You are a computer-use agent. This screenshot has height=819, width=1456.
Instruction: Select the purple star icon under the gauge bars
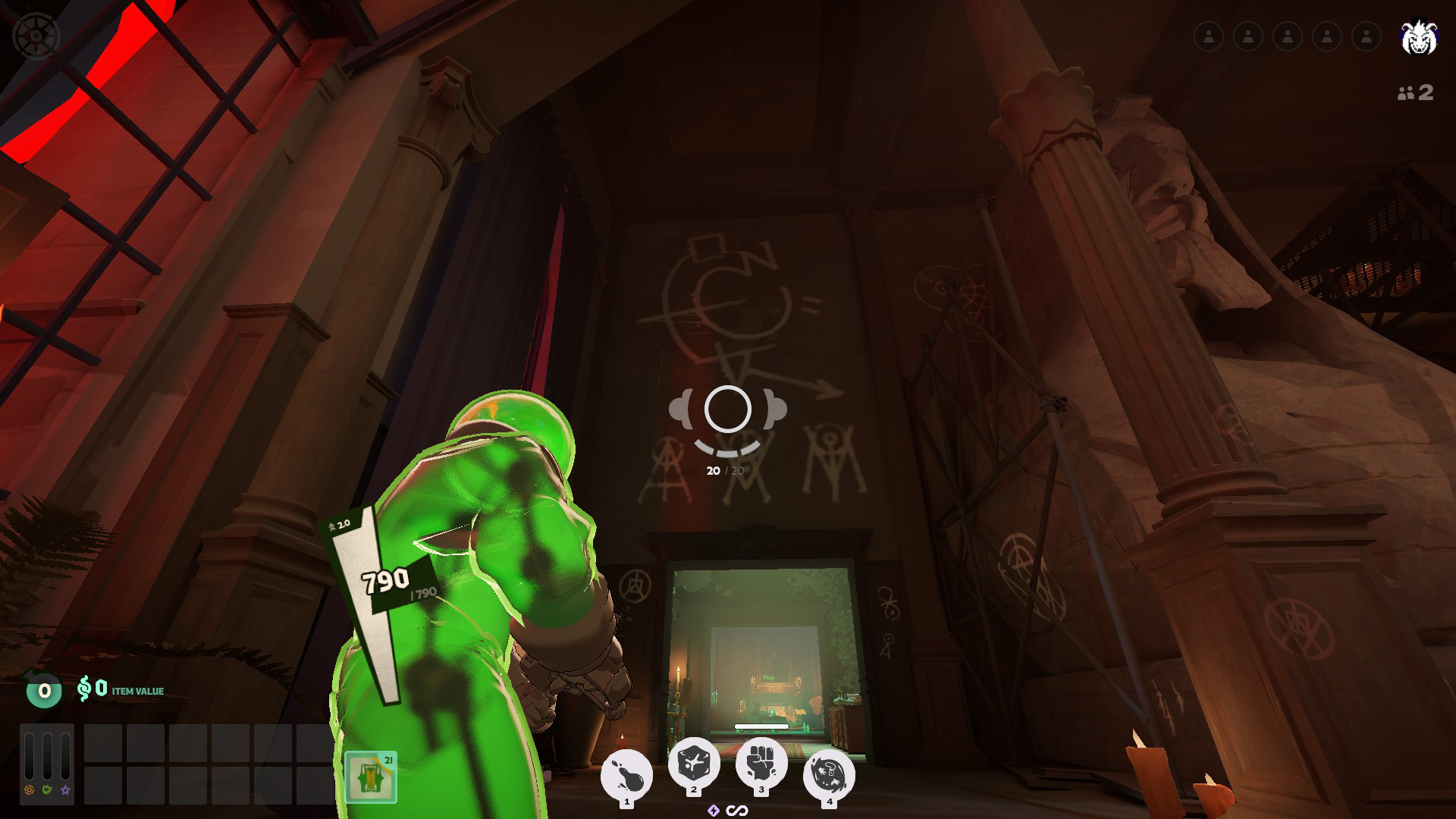pos(64,790)
